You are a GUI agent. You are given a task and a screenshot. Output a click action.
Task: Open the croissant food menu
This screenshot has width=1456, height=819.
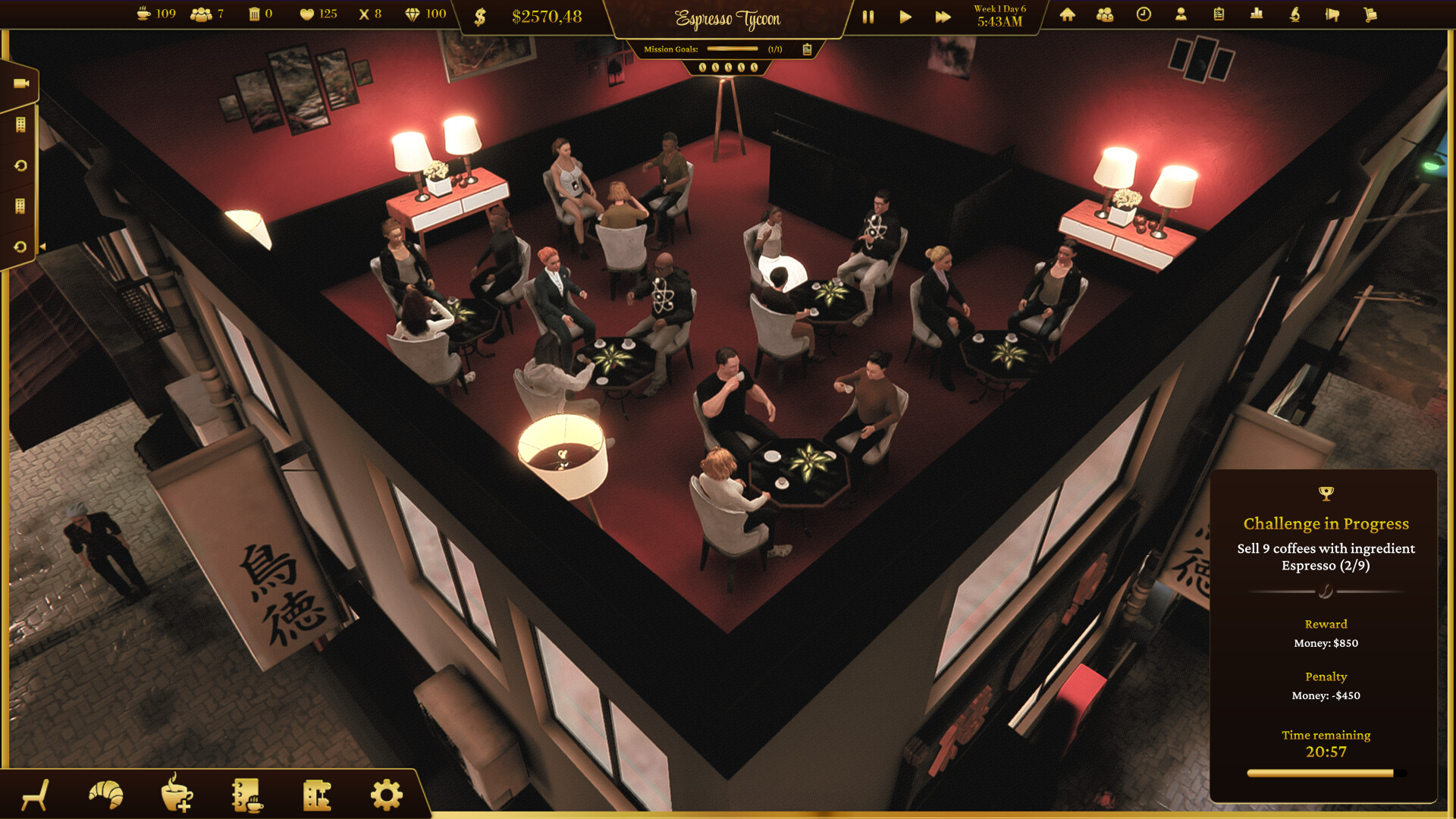[105, 794]
